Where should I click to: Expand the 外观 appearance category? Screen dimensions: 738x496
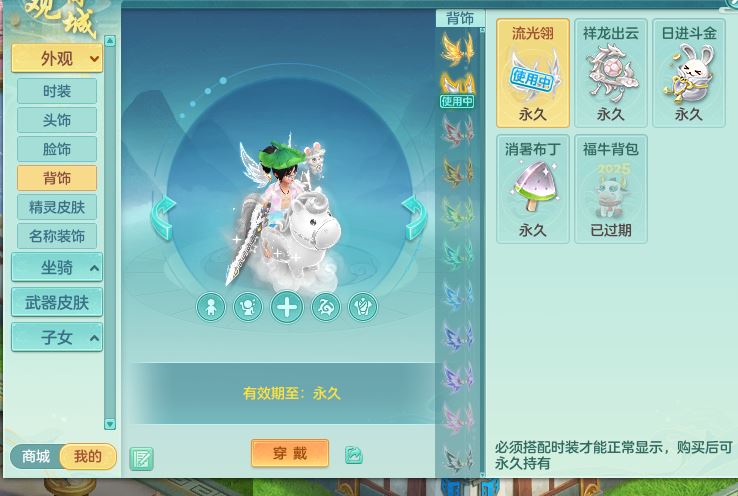(x=57, y=59)
